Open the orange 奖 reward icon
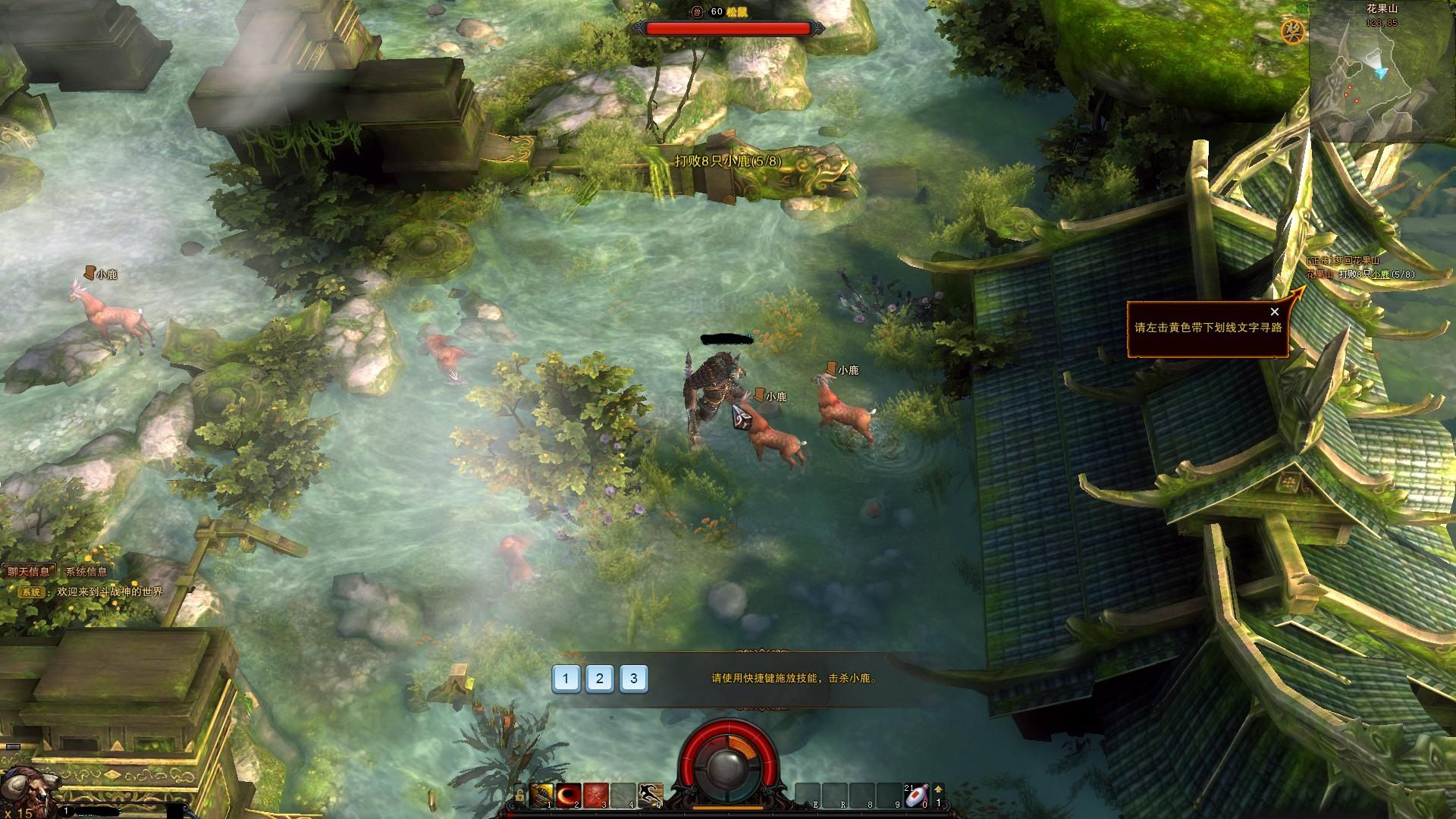1456x819 pixels. [1292, 31]
